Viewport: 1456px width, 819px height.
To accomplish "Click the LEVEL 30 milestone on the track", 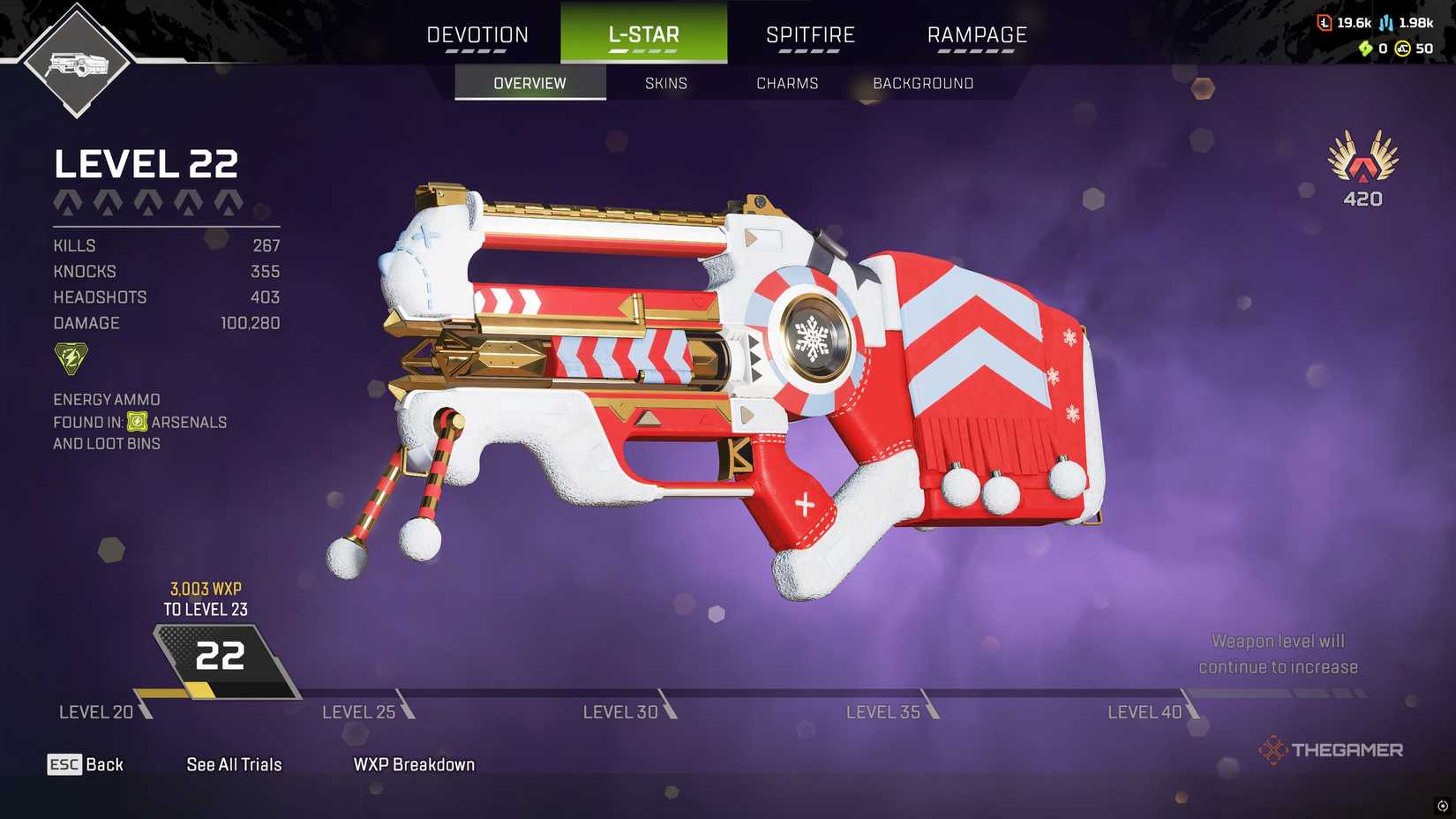I will click(619, 711).
